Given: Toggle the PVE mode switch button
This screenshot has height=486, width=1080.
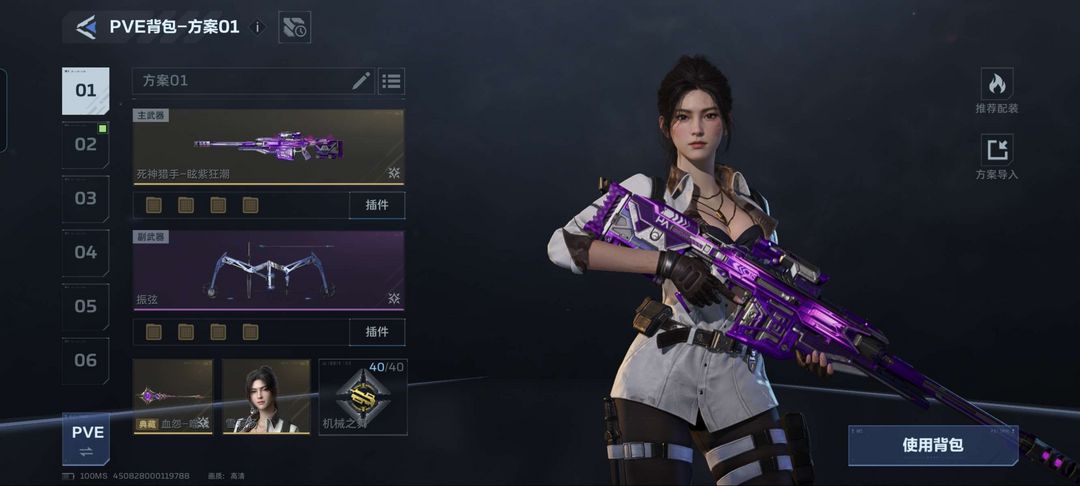Looking at the screenshot, I should (87, 439).
